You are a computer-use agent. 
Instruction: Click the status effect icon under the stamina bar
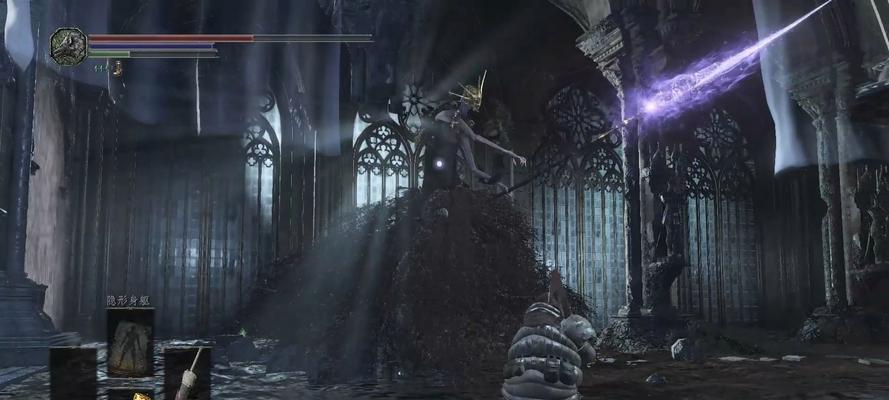(117, 68)
